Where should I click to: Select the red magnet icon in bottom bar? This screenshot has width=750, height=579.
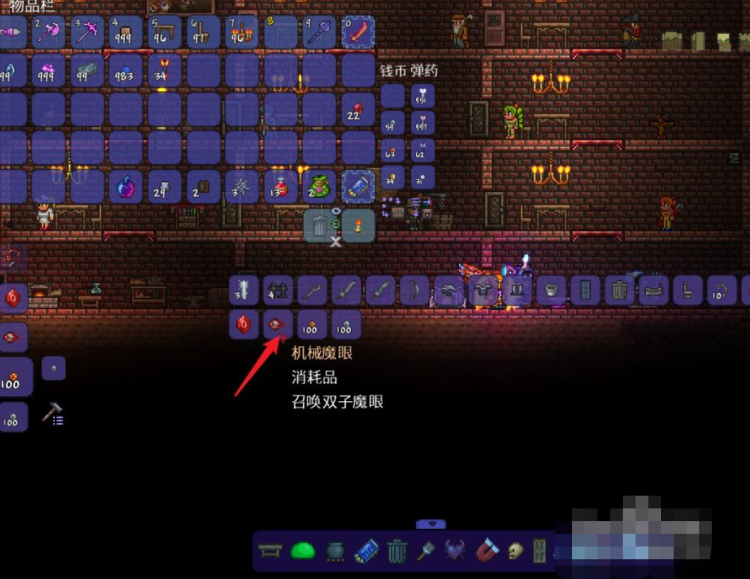pos(489,550)
